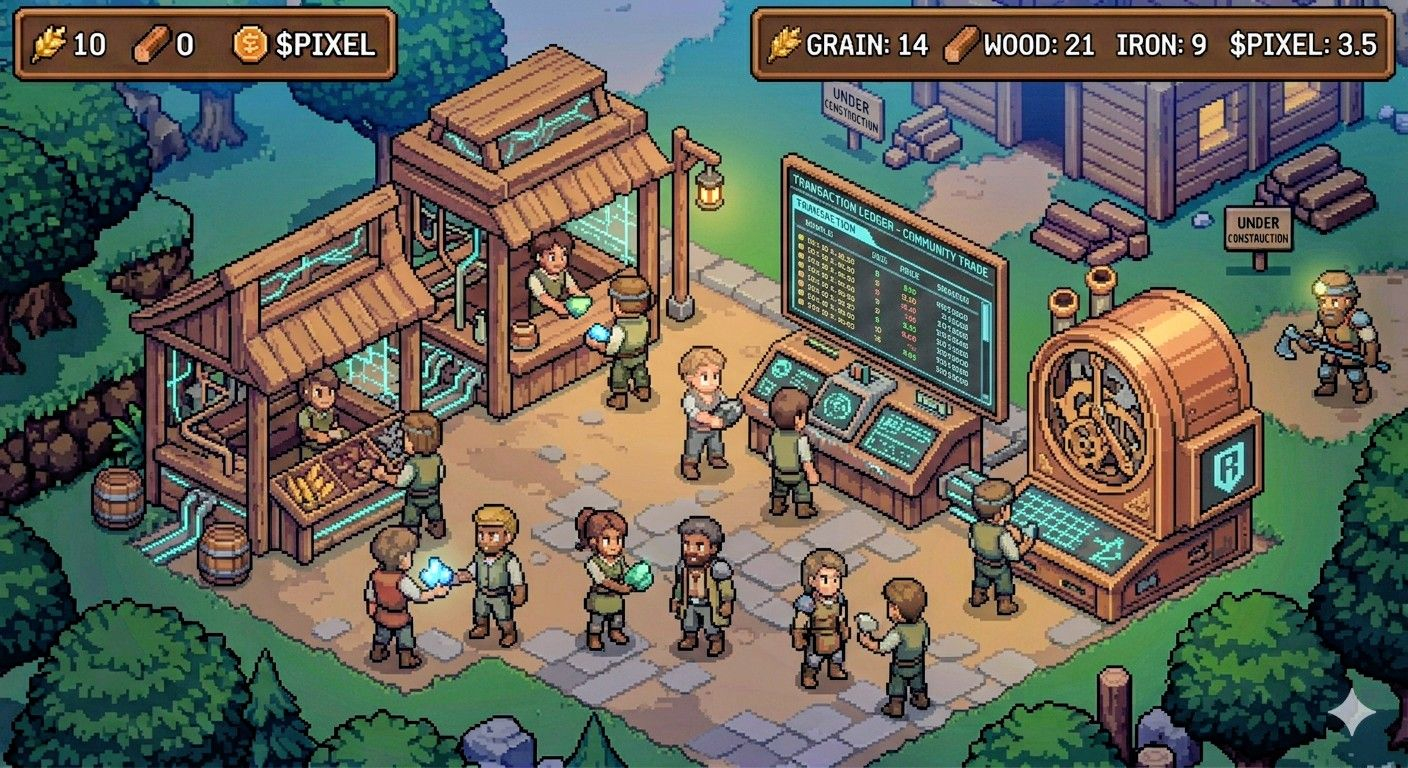The width and height of the screenshot is (1408, 768).
Task: Select the wood icon labeled WOOD: 21
Action: 961,45
